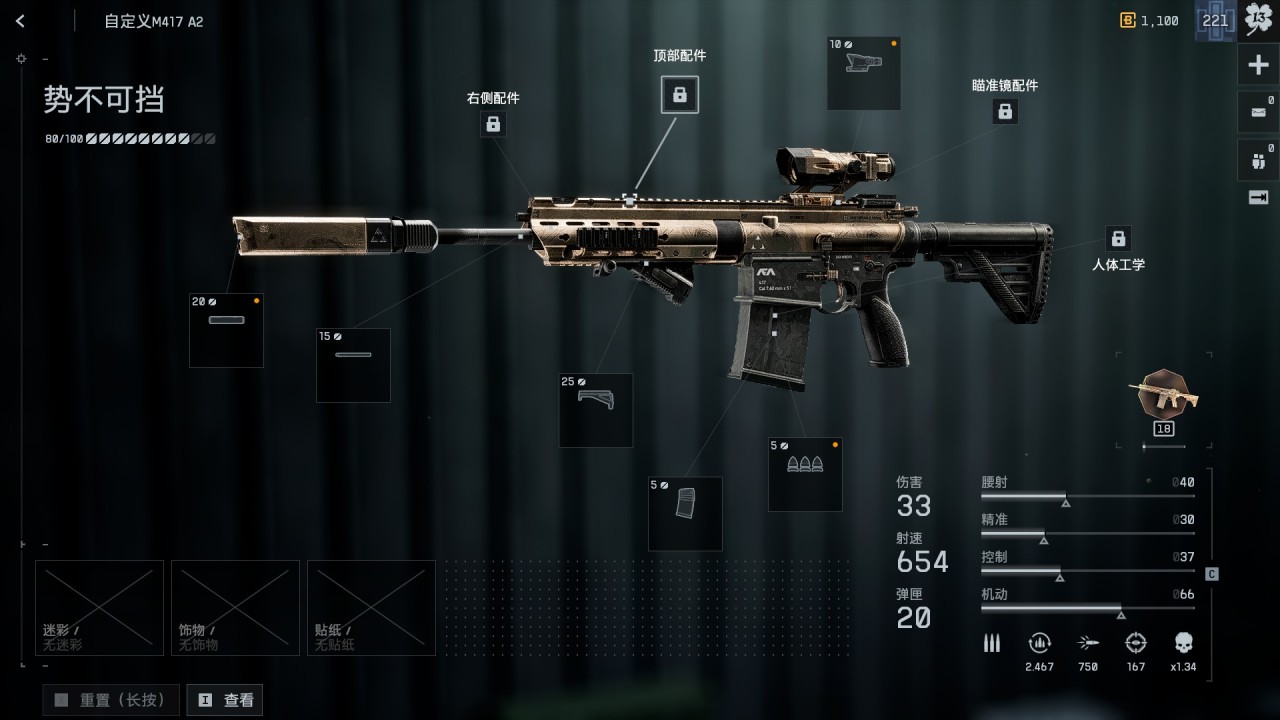Click the locked 顶部配件 slot
The width and height of the screenshot is (1280, 720).
(x=680, y=95)
